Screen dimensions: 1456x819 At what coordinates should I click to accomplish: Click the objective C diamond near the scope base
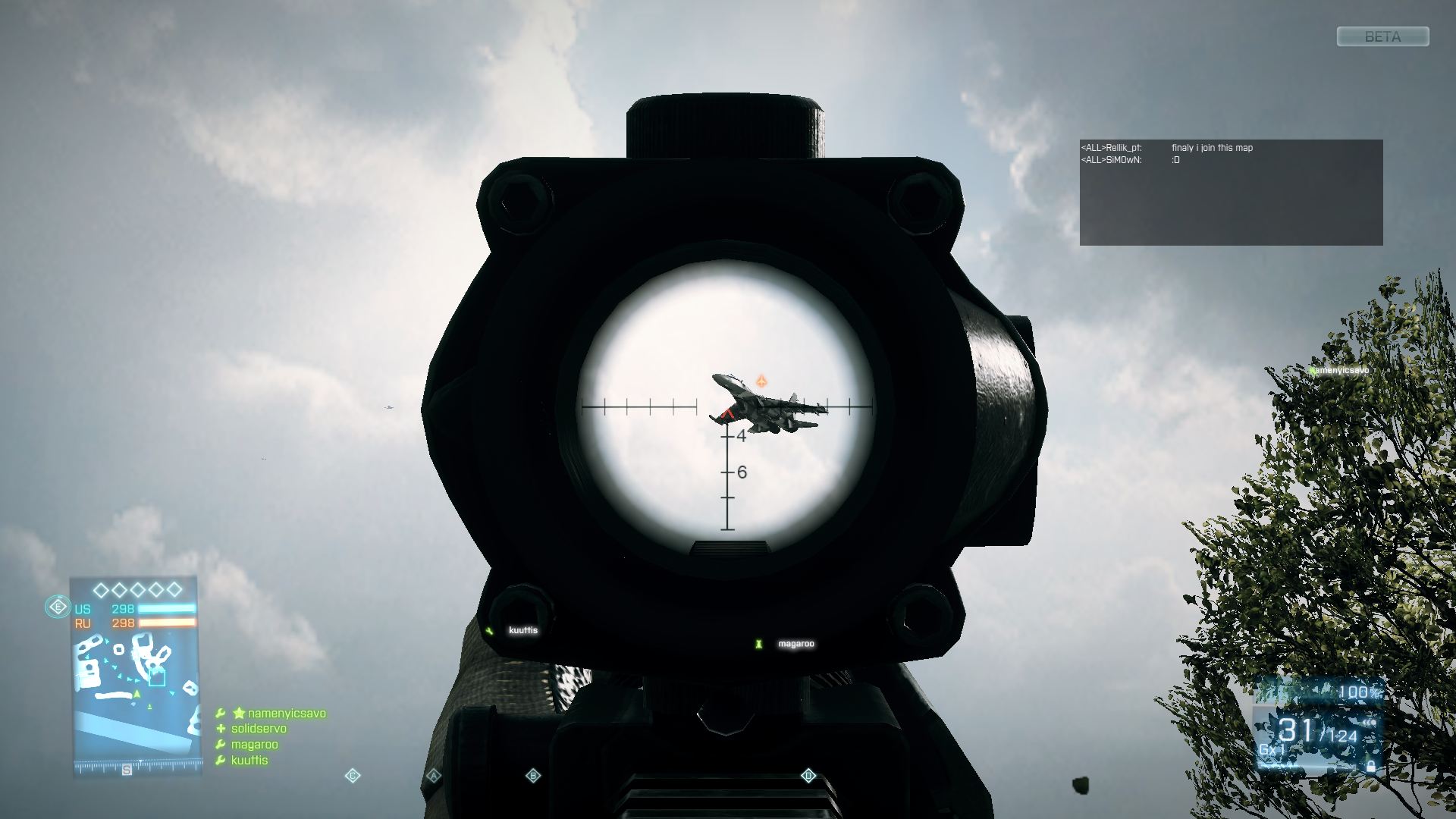pyautogui.click(x=351, y=774)
